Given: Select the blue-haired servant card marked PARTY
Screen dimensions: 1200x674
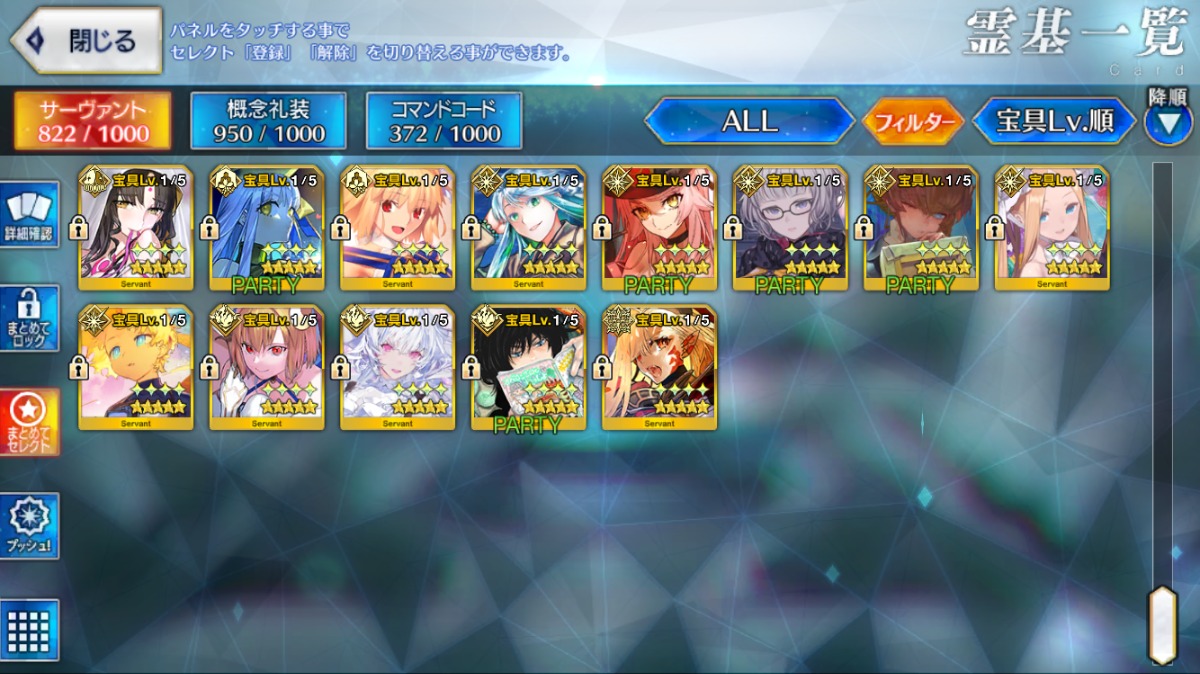Looking at the screenshot, I should coord(266,228).
